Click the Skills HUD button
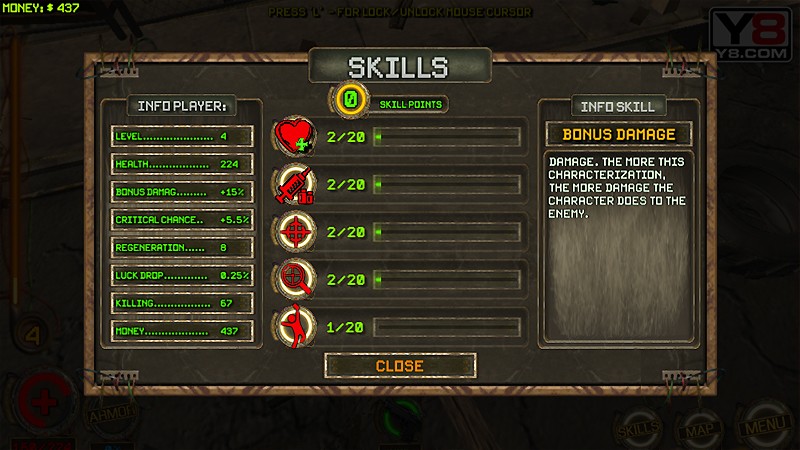 pos(637,428)
